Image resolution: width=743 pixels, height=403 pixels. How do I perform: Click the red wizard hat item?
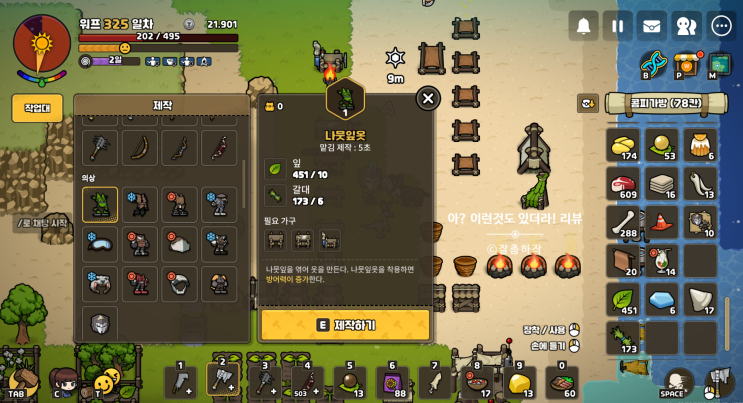pos(662,223)
